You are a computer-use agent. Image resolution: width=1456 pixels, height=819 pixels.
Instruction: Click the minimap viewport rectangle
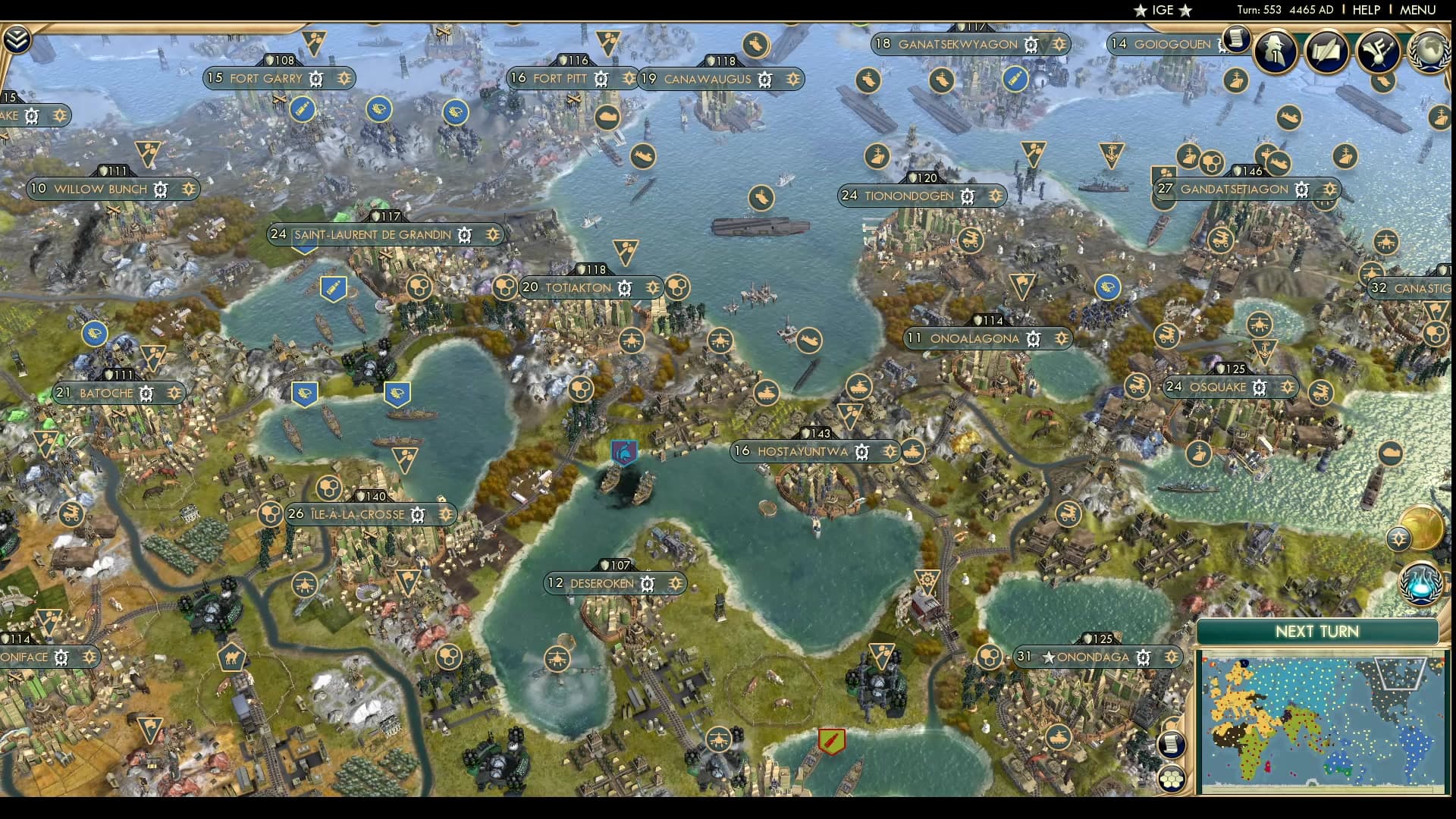point(1399,673)
